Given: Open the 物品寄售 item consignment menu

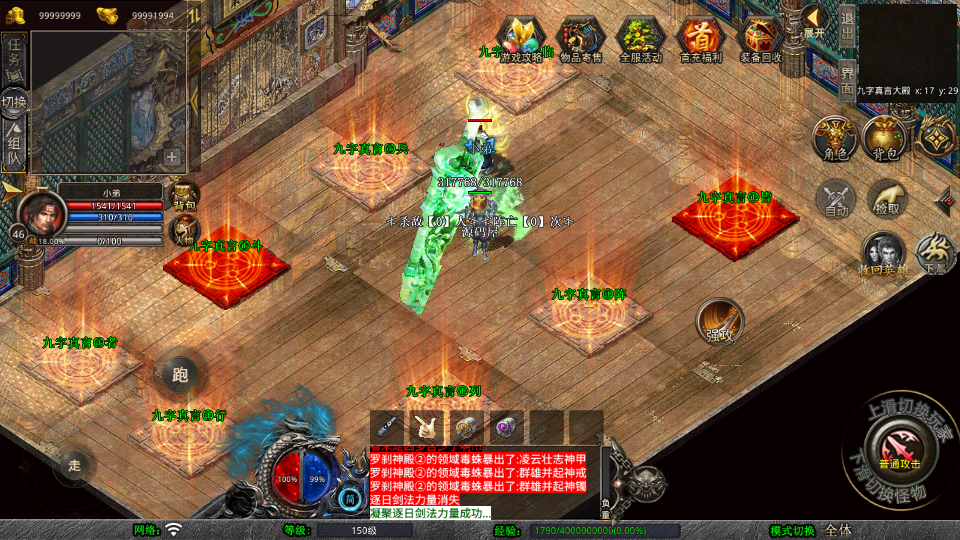Looking at the screenshot, I should (580, 40).
